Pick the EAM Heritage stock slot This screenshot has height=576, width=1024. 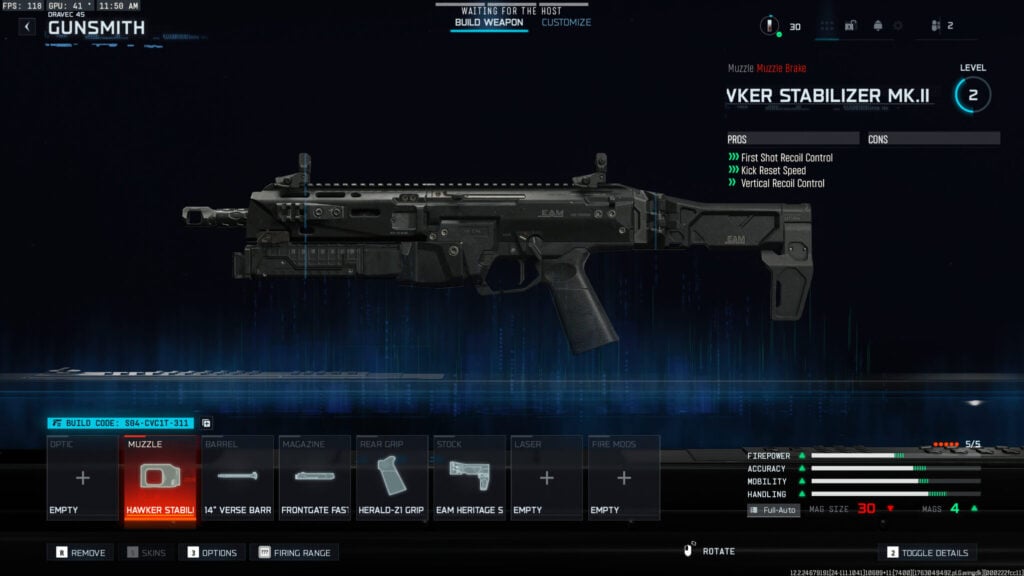469,478
